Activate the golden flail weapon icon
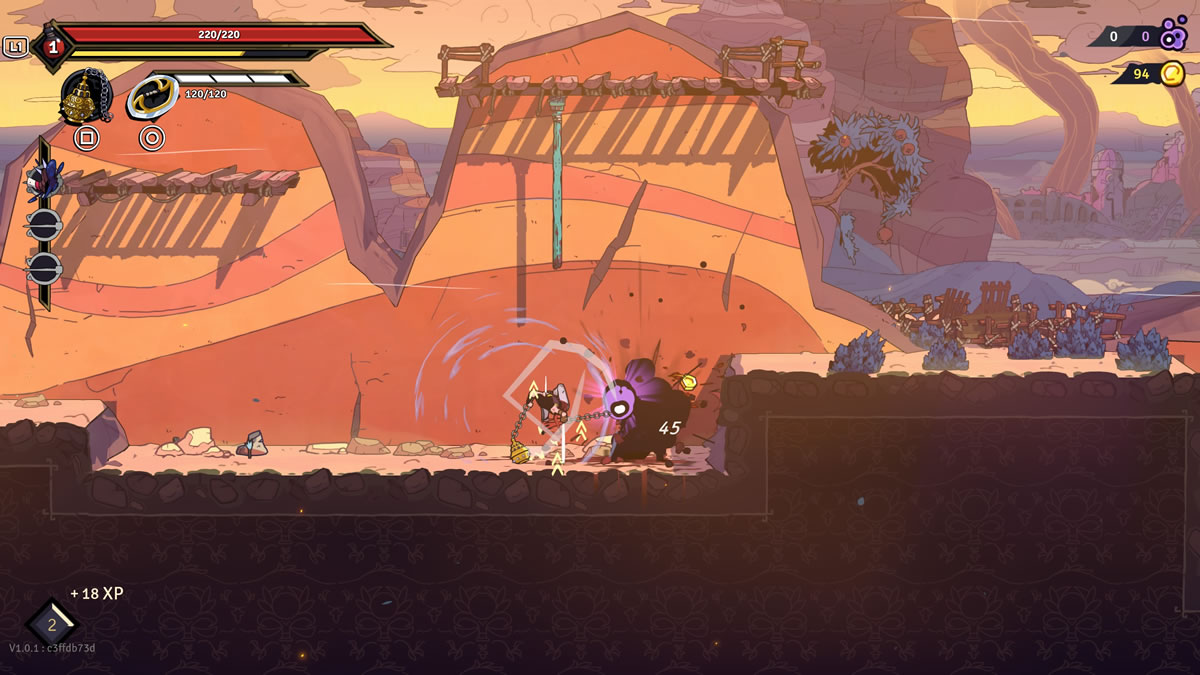This screenshot has height=675, width=1200. click(85, 97)
